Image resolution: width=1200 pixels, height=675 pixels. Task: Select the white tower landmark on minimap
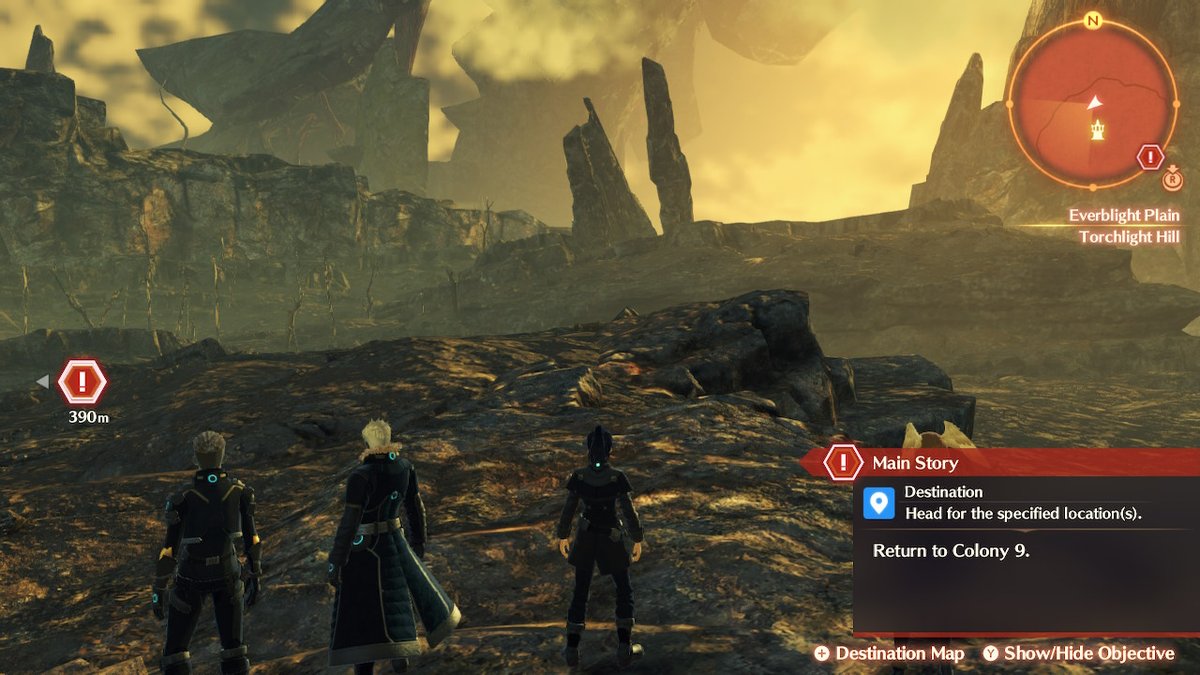tap(1098, 130)
